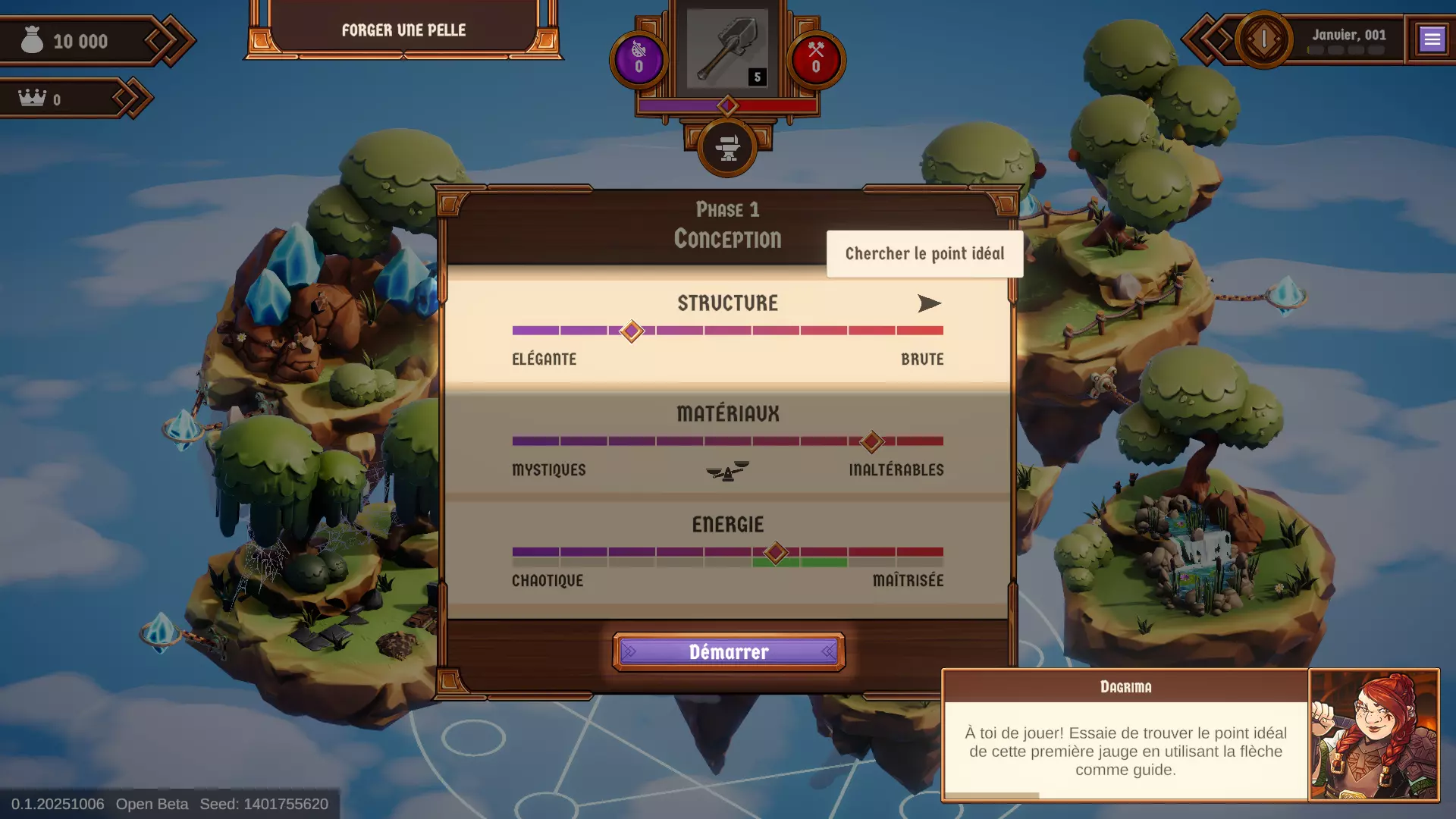1456x819 pixels.
Task: Click the purple counter medallion
Action: tap(639, 59)
